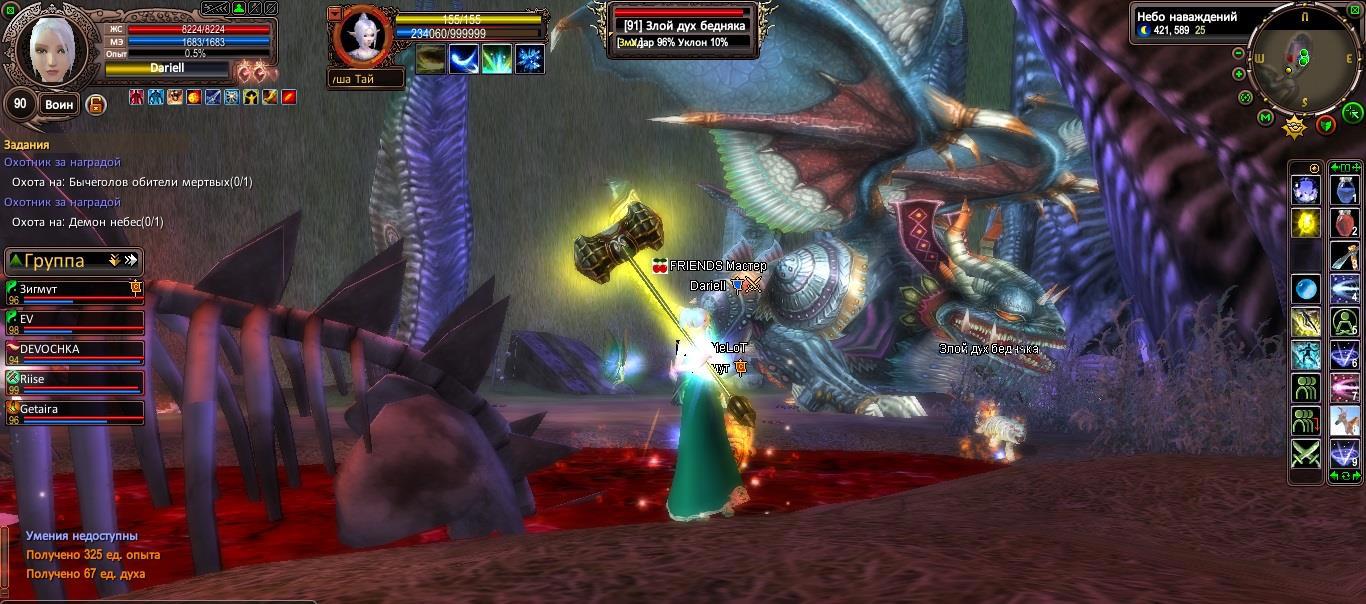The height and width of the screenshot is (604, 1366).
Task: Open the map with the green M button
Action: pyautogui.click(x=1265, y=117)
